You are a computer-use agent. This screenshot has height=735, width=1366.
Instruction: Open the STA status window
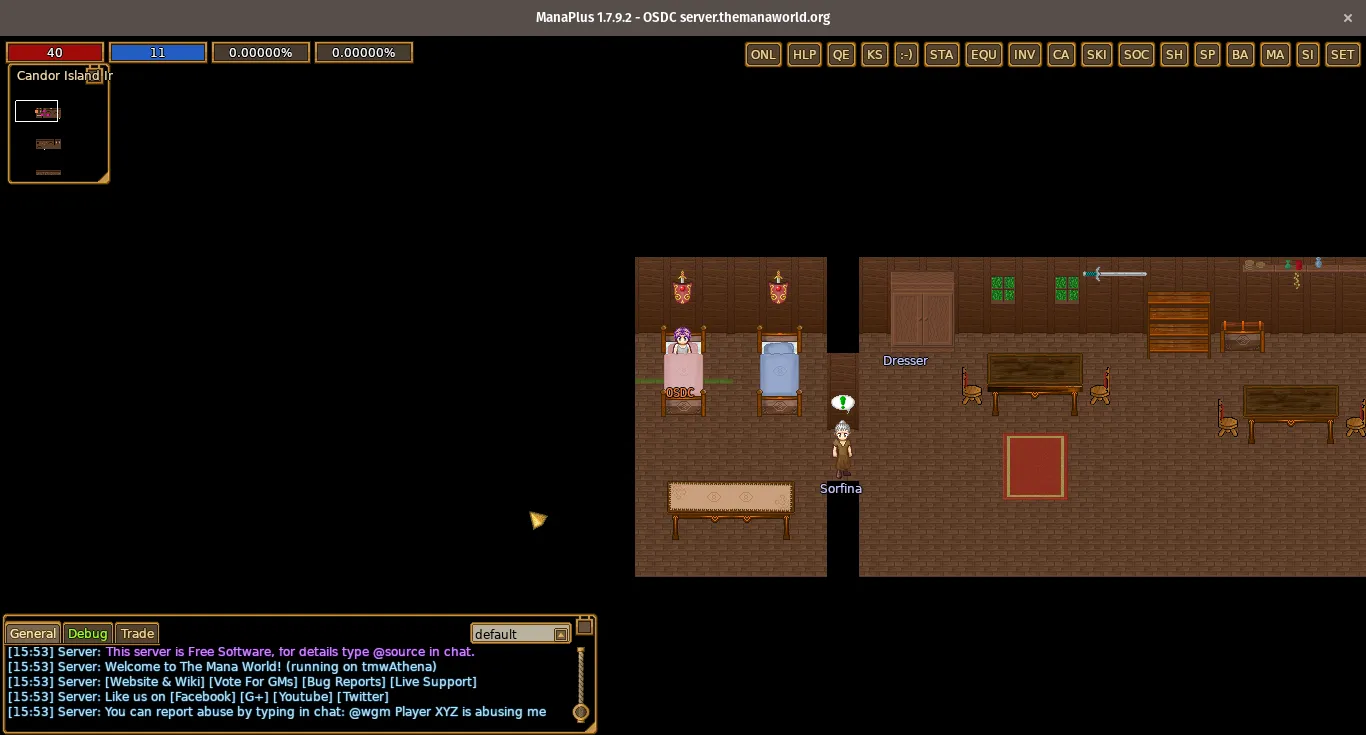(x=941, y=55)
